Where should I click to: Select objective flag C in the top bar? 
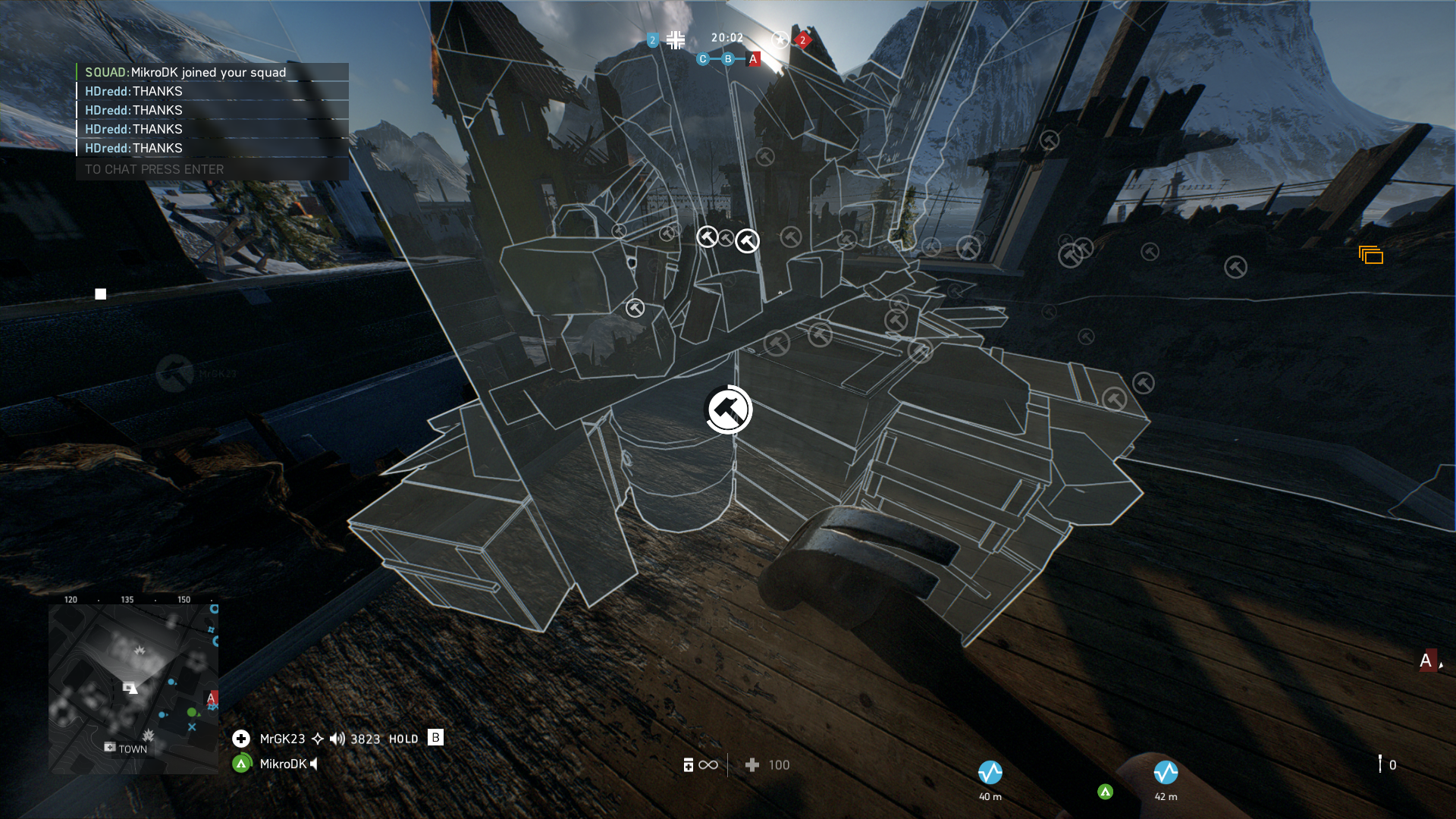(x=703, y=59)
